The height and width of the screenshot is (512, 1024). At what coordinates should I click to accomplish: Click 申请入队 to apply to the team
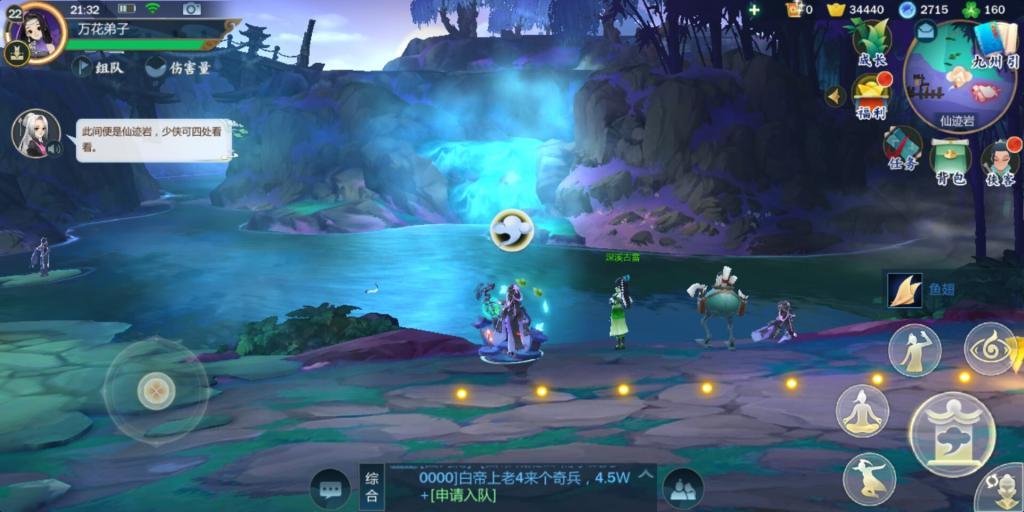click(461, 496)
